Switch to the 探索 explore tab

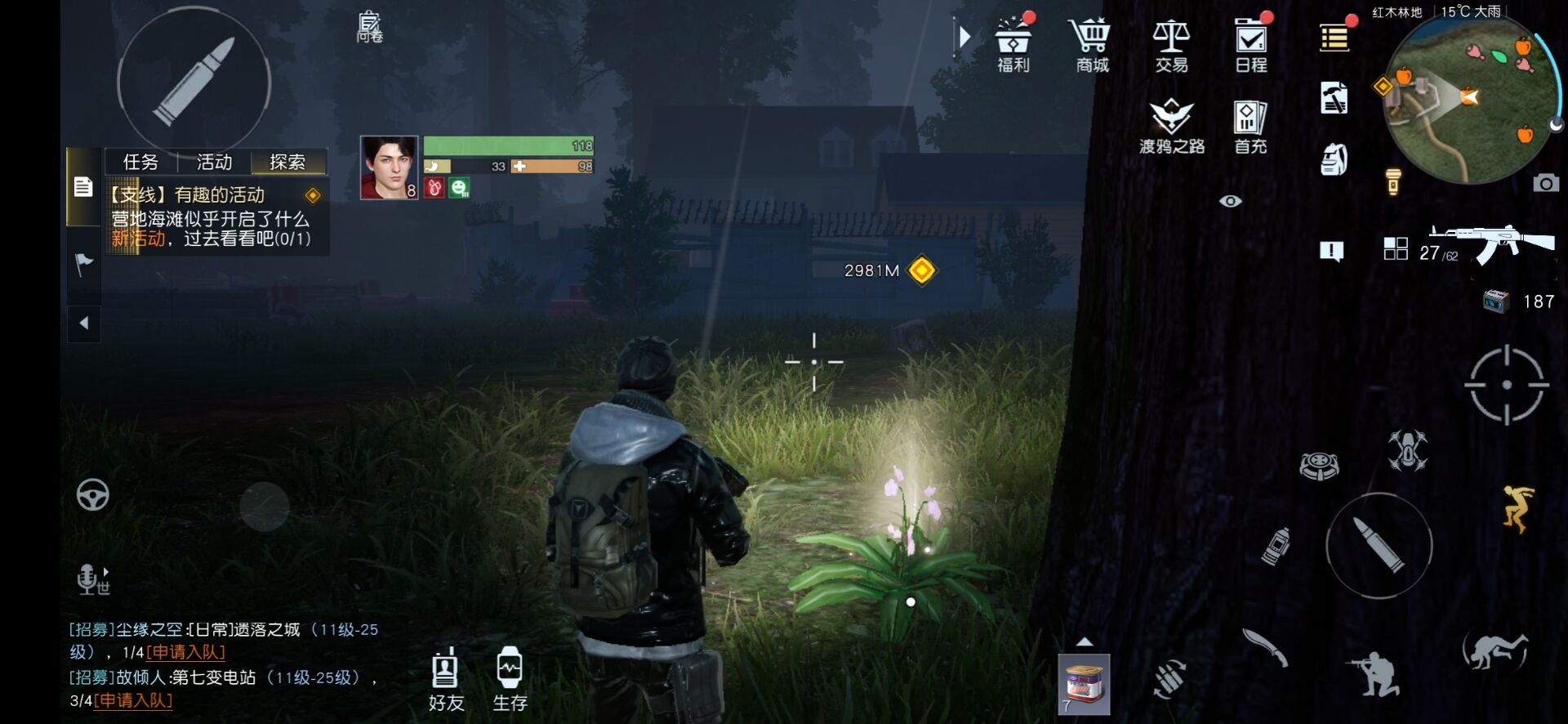[287, 162]
